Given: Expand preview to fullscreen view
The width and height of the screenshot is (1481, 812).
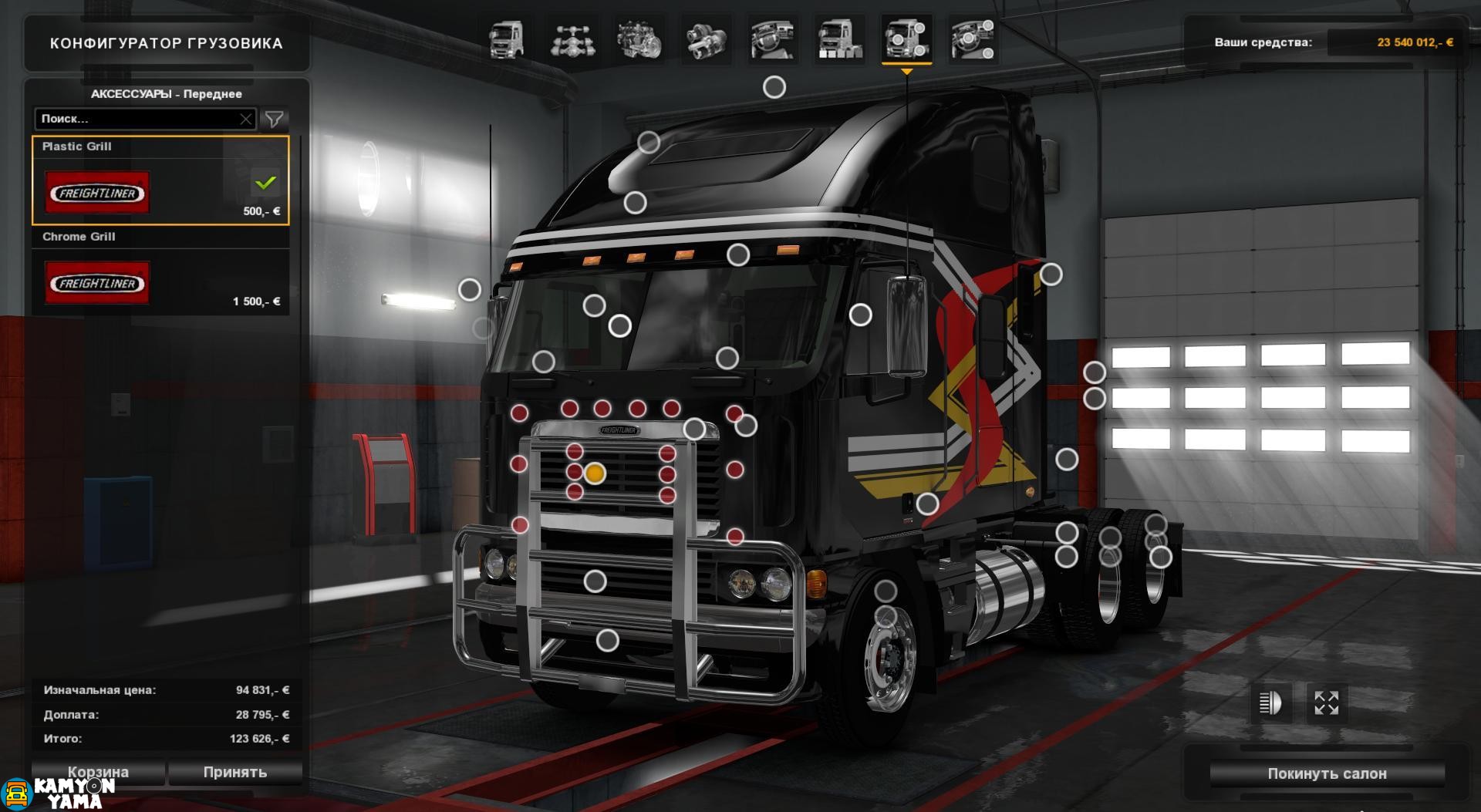Looking at the screenshot, I should pyautogui.click(x=1327, y=702).
